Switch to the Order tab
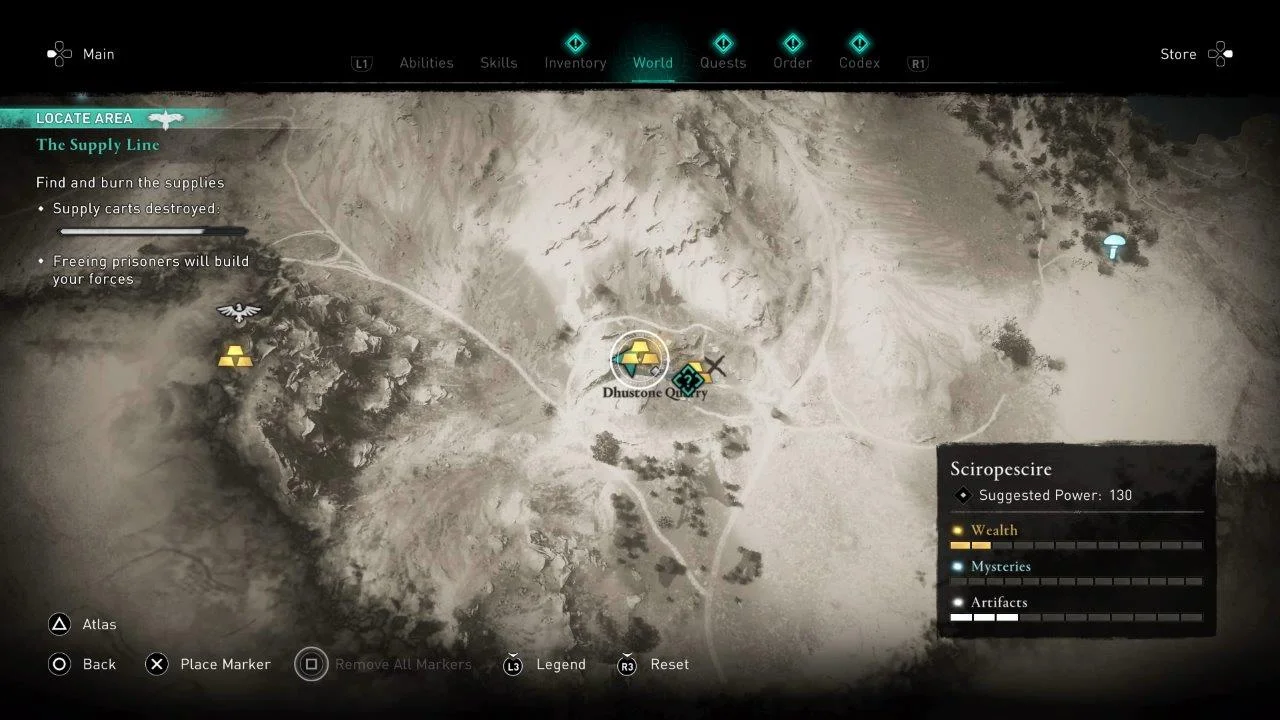1280x720 pixels. tap(792, 63)
